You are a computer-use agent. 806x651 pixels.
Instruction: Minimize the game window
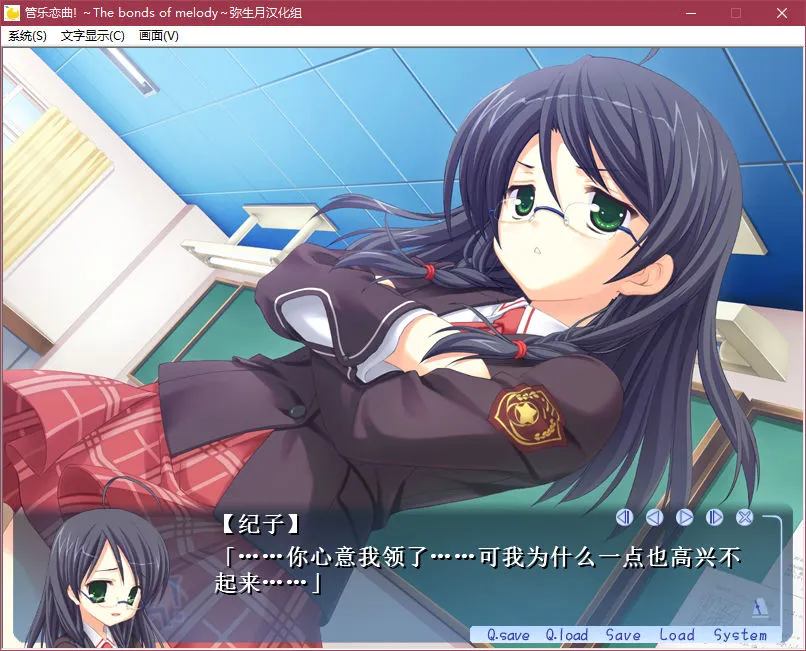coord(690,13)
